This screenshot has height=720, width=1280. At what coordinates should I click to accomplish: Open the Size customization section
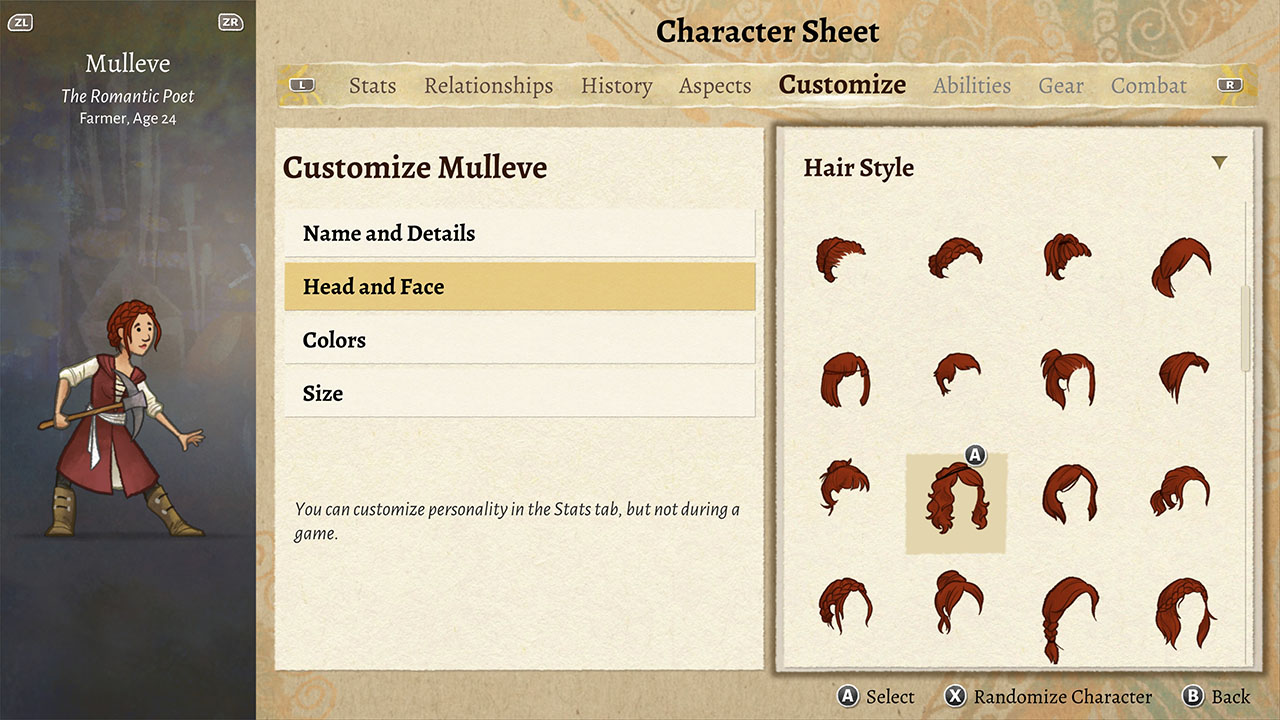click(x=520, y=393)
